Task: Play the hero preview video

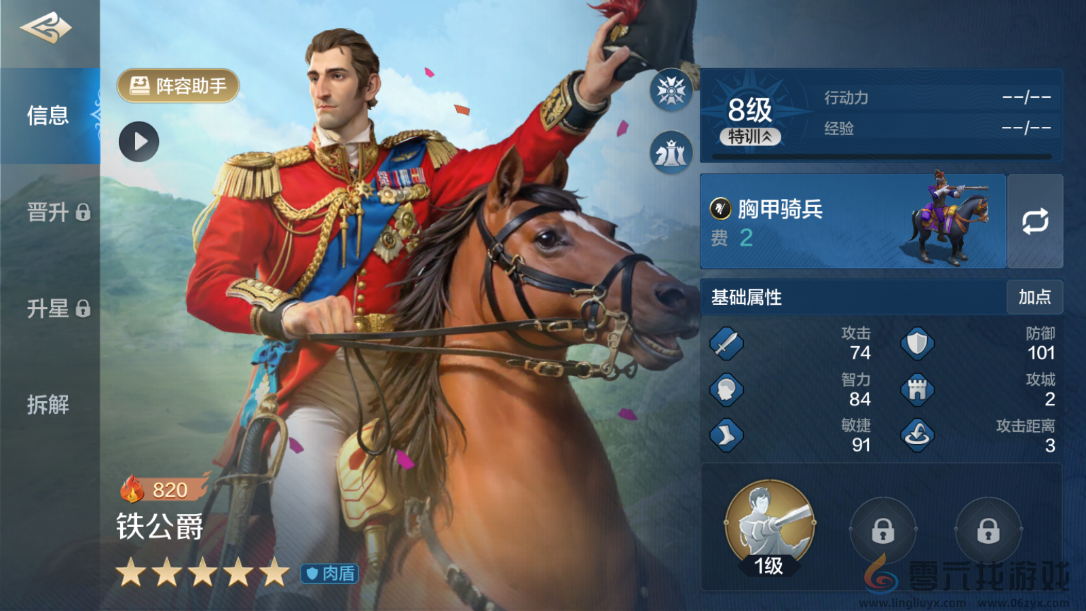Action: point(139,142)
